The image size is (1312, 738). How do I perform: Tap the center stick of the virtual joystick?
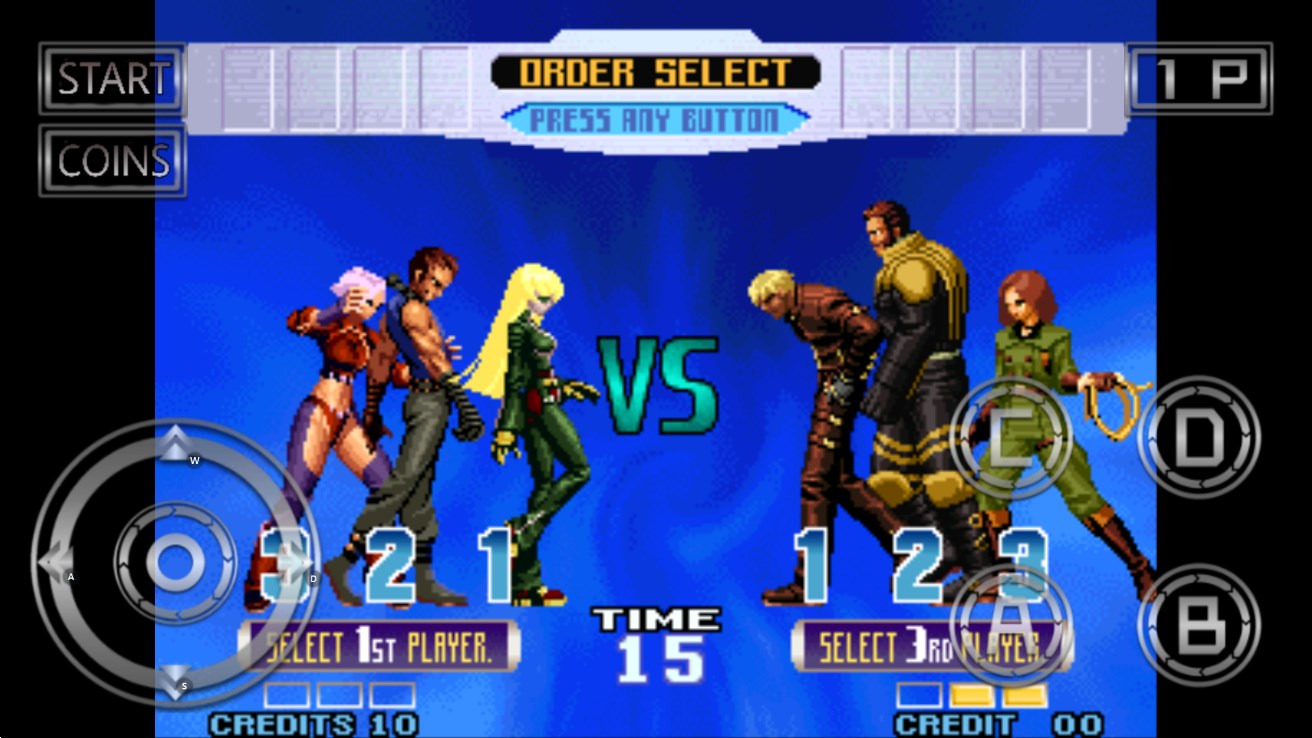(x=176, y=563)
